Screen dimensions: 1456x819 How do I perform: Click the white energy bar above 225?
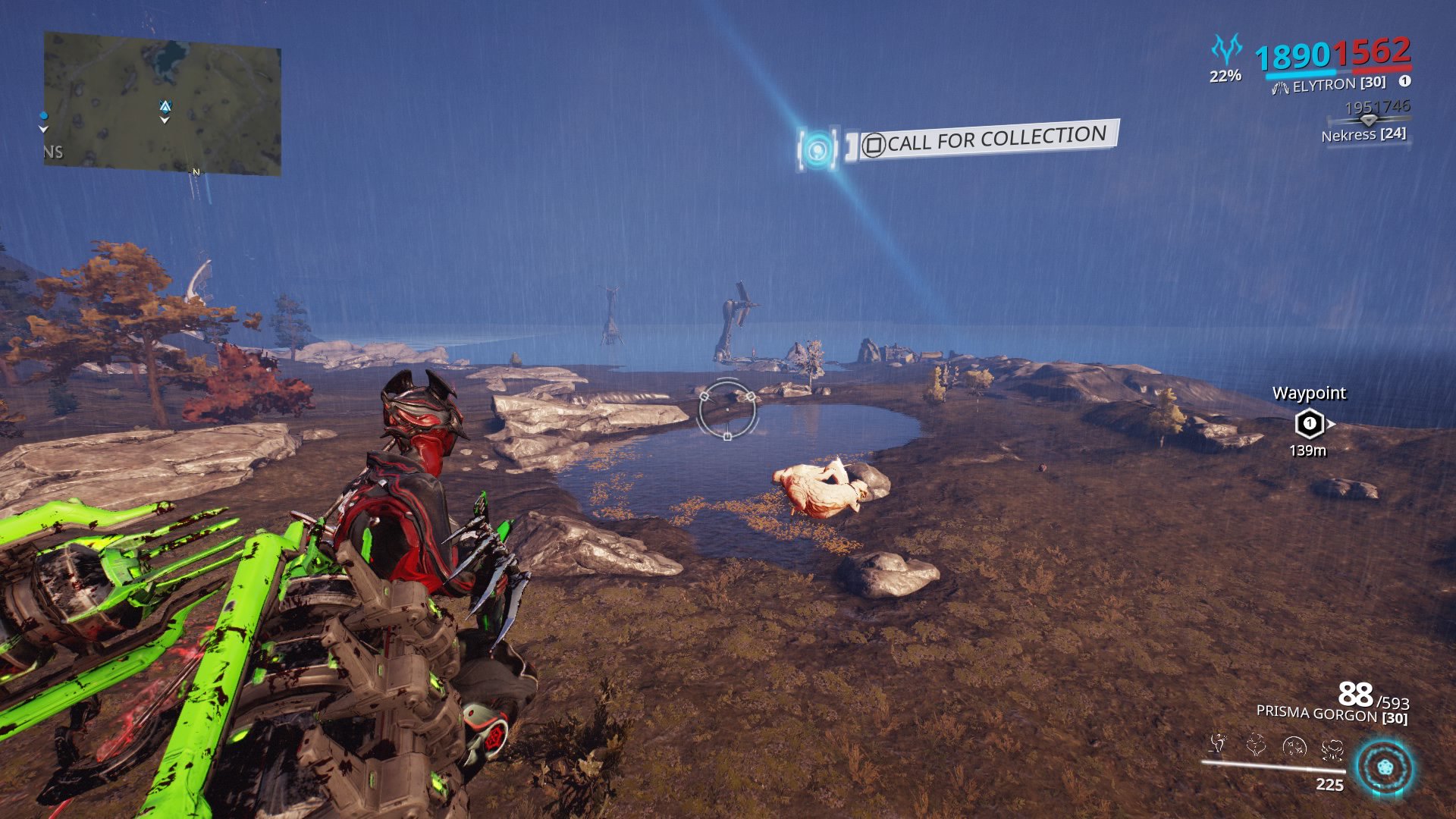pyautogui.click(x=1274, y=766)
